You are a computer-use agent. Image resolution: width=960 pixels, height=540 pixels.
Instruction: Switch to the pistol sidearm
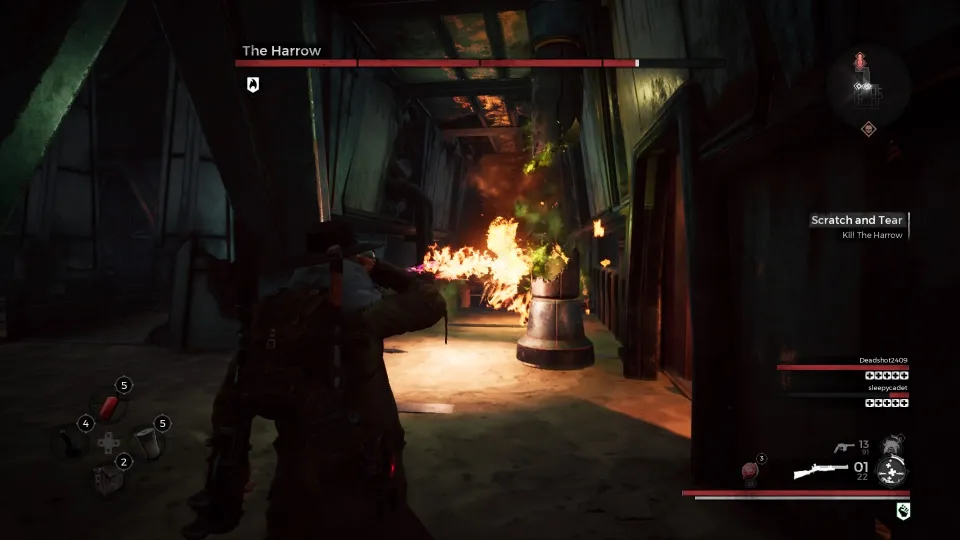pyautogui.click(x=843, y=448)
